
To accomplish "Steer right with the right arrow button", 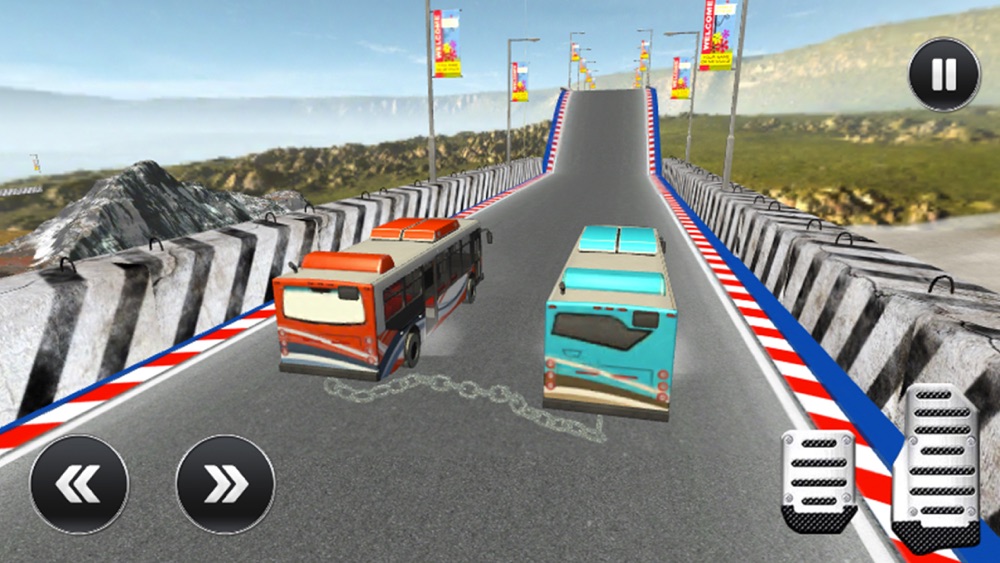I will pos(225,484).
